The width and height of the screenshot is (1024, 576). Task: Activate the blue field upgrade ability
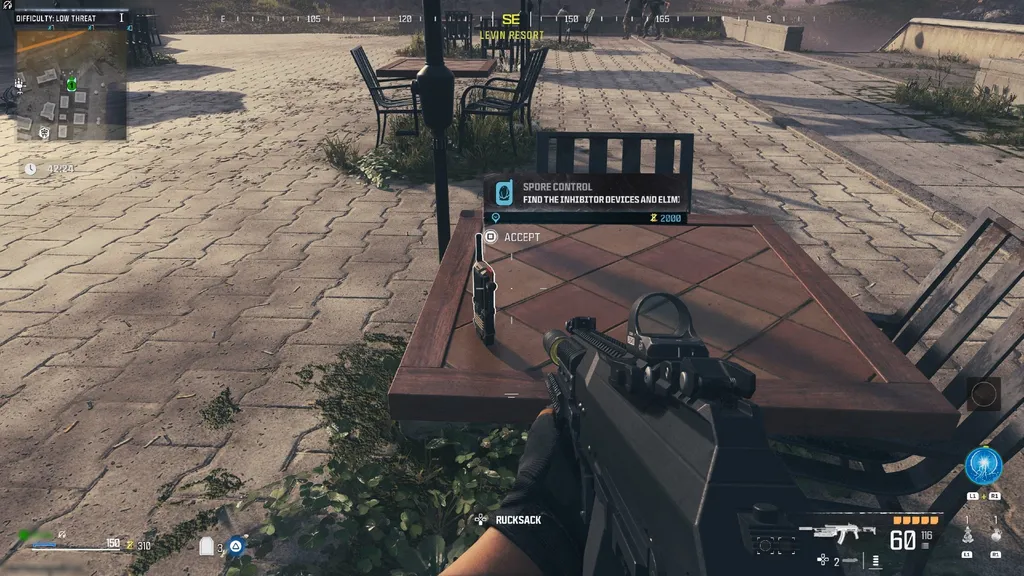983,466
